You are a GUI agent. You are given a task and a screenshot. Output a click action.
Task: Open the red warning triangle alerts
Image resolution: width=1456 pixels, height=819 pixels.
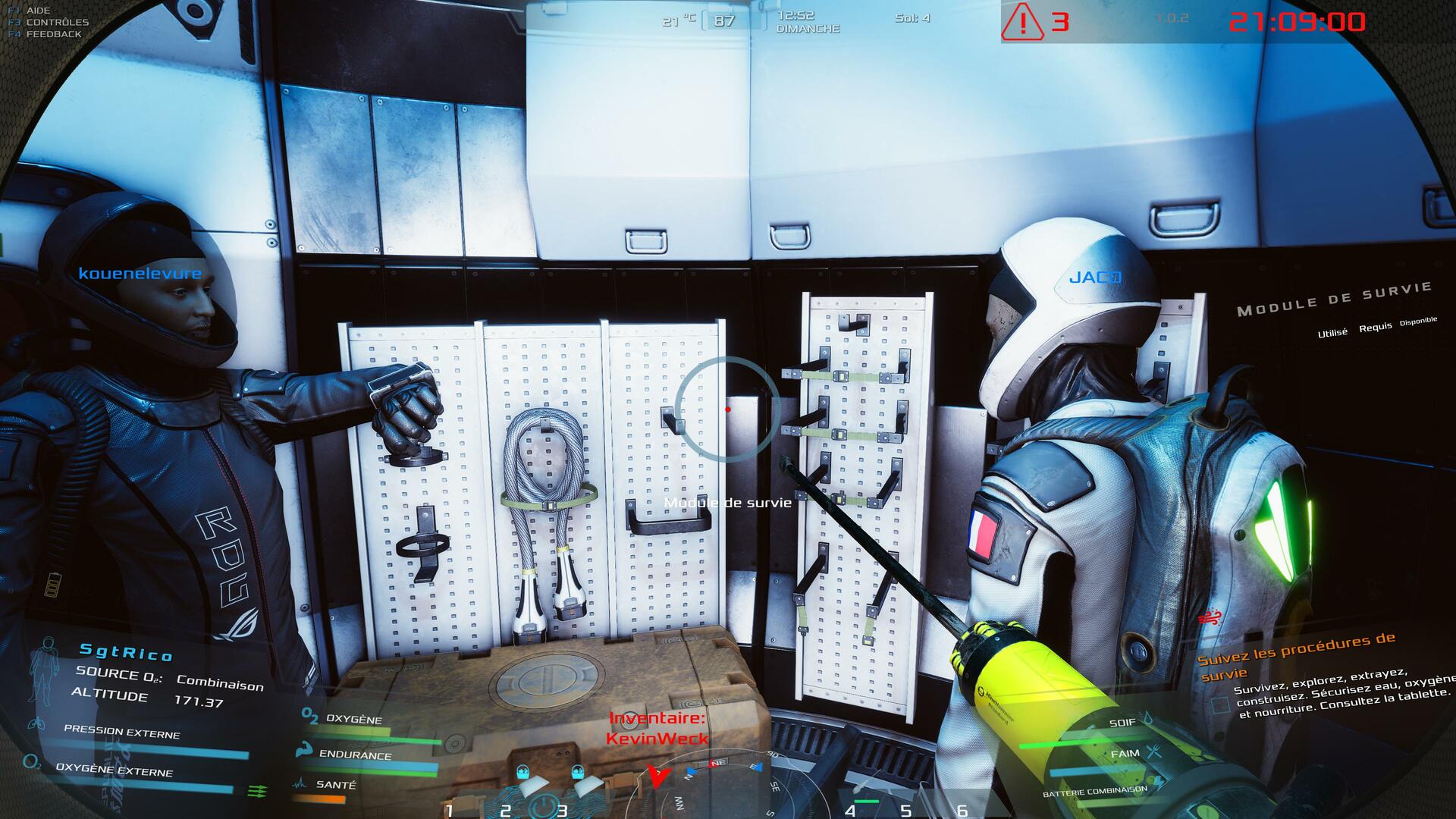click(x=1022, y=23)
